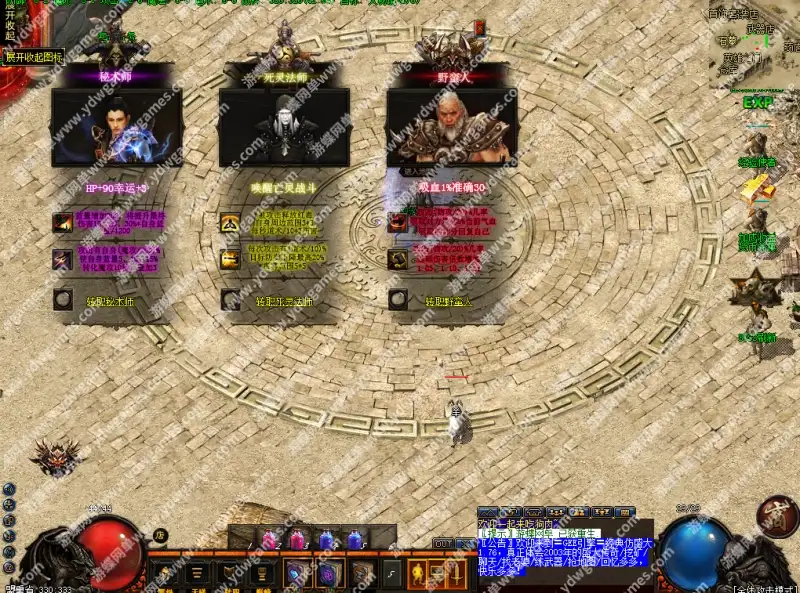
Task: Toggle the 展开收起图标 button
Action: pos(34,57)
